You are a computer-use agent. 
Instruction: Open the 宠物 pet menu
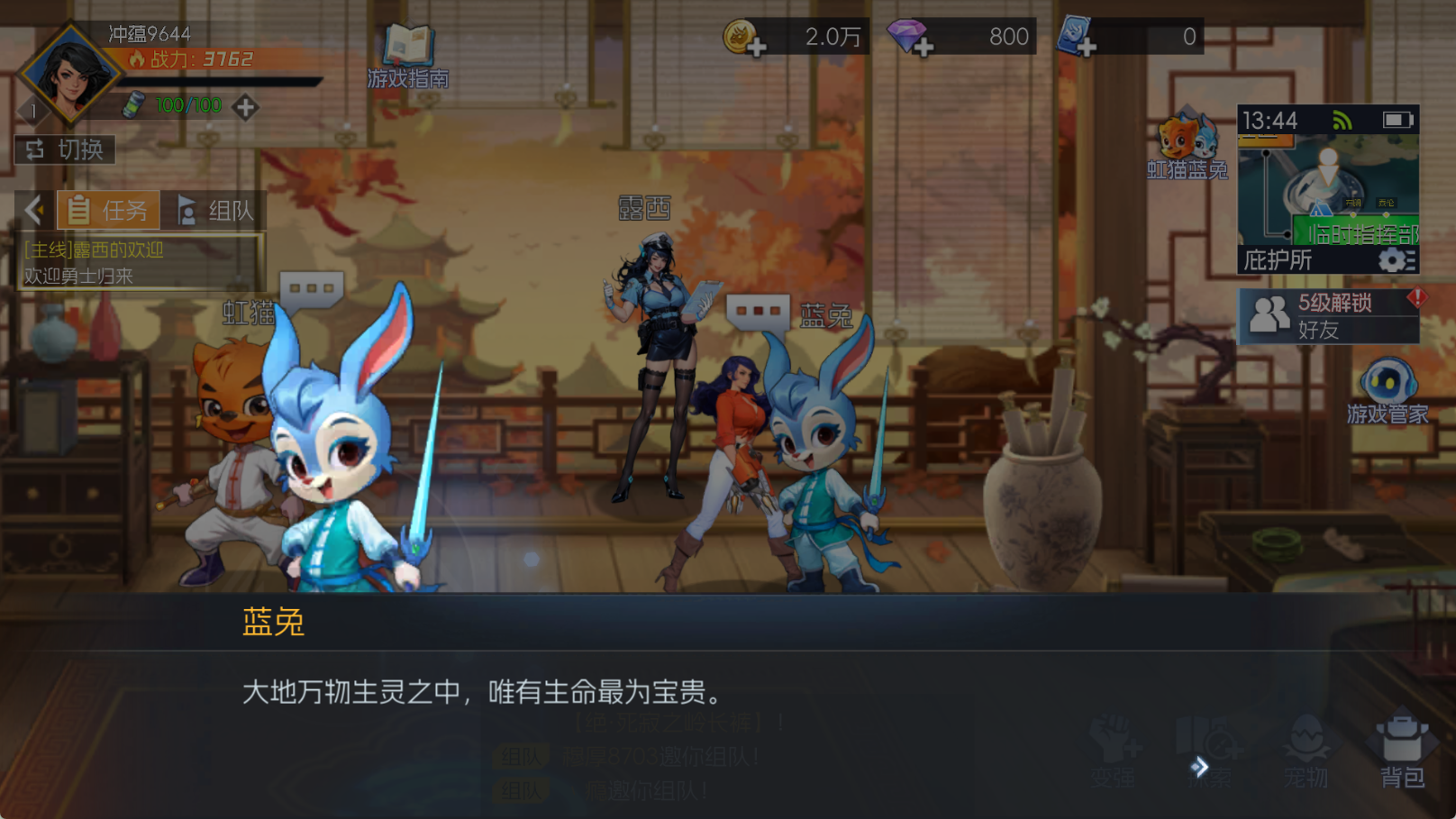point(1307,748)
